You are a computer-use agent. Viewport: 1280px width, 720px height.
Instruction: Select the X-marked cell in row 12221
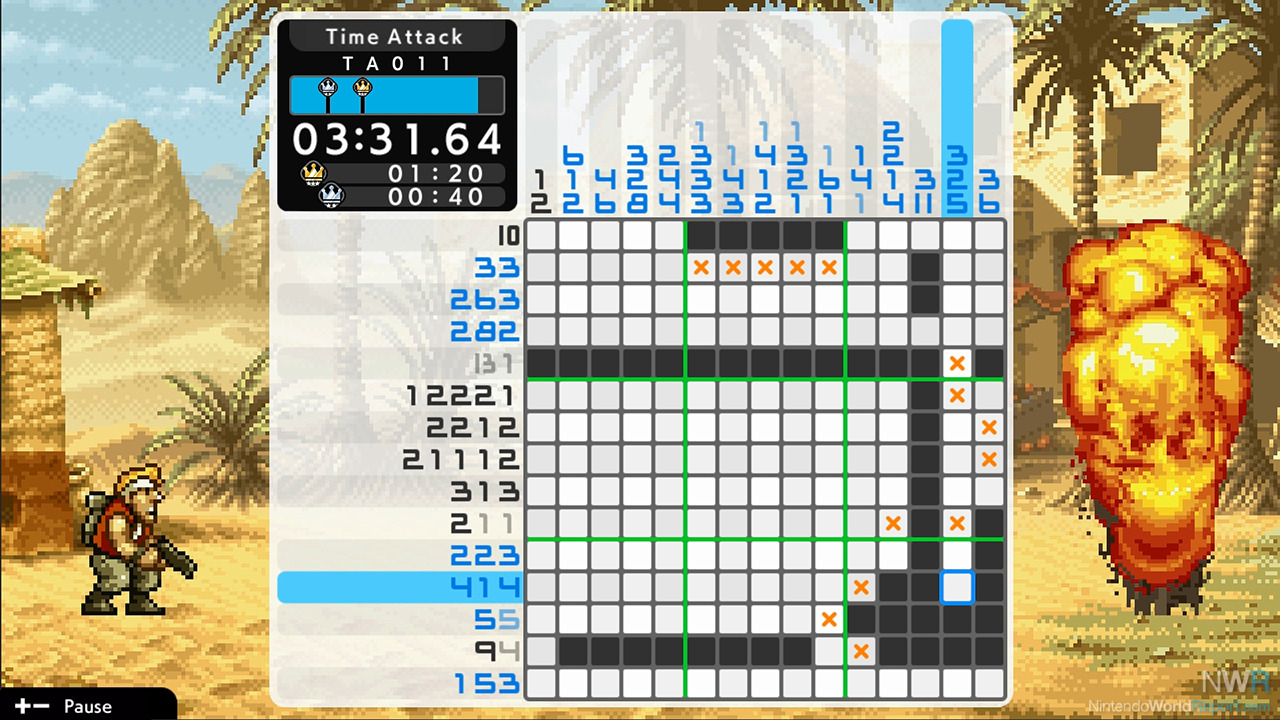coord(957,395)
